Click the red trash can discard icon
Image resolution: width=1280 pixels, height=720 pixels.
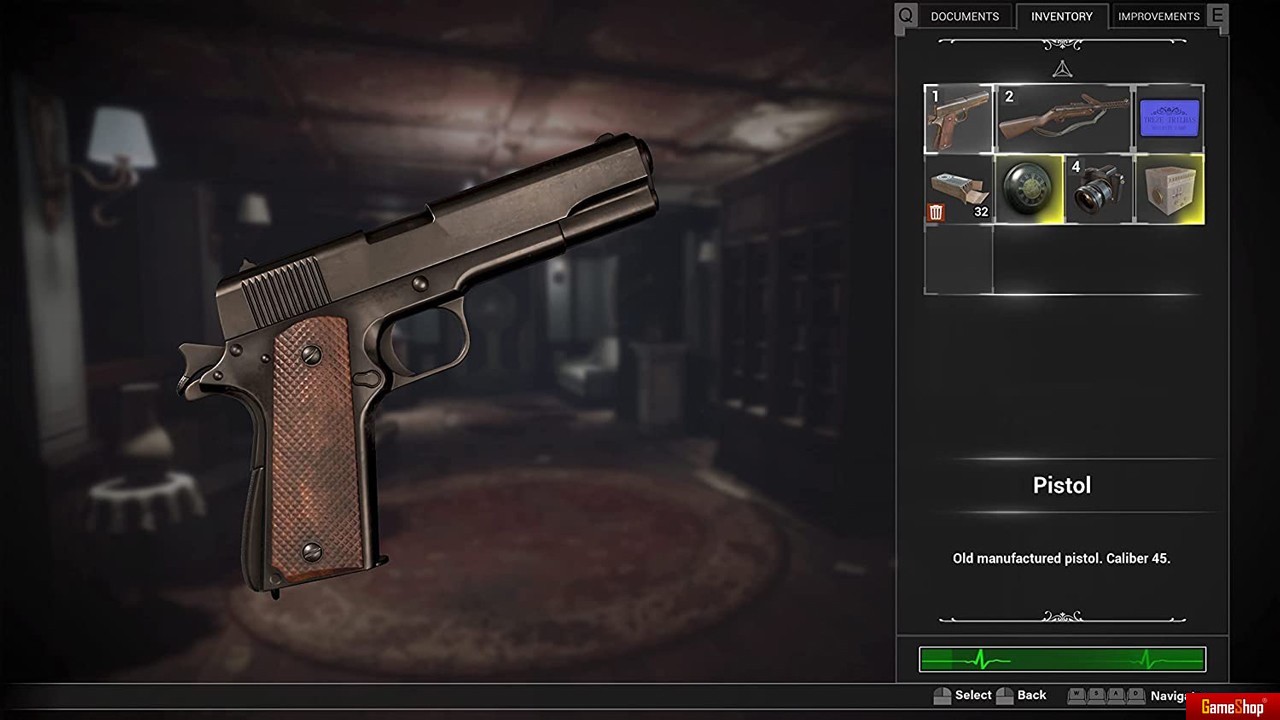click(936, 212)
